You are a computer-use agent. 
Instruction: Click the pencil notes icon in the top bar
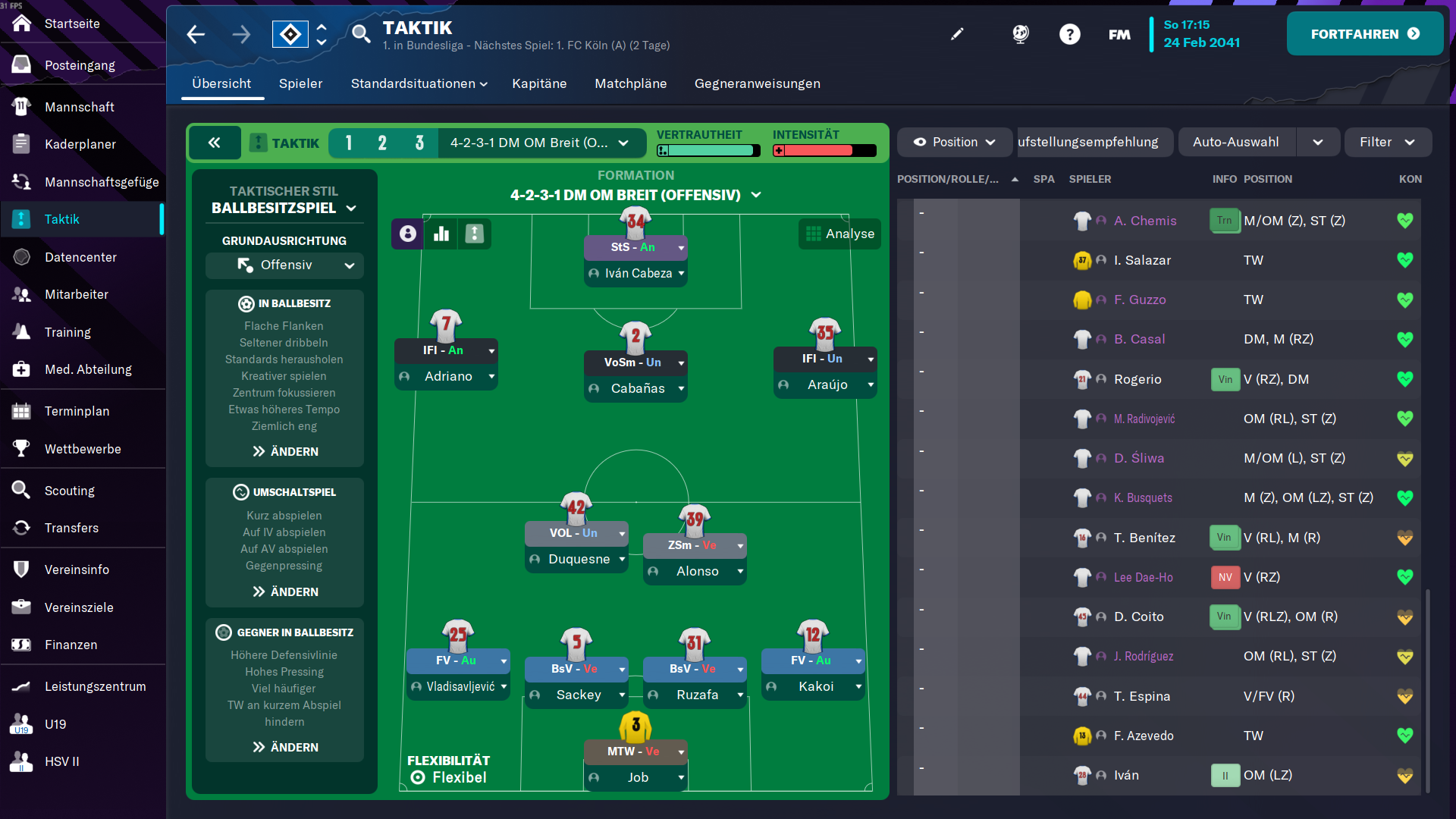[x=957, y=33]
